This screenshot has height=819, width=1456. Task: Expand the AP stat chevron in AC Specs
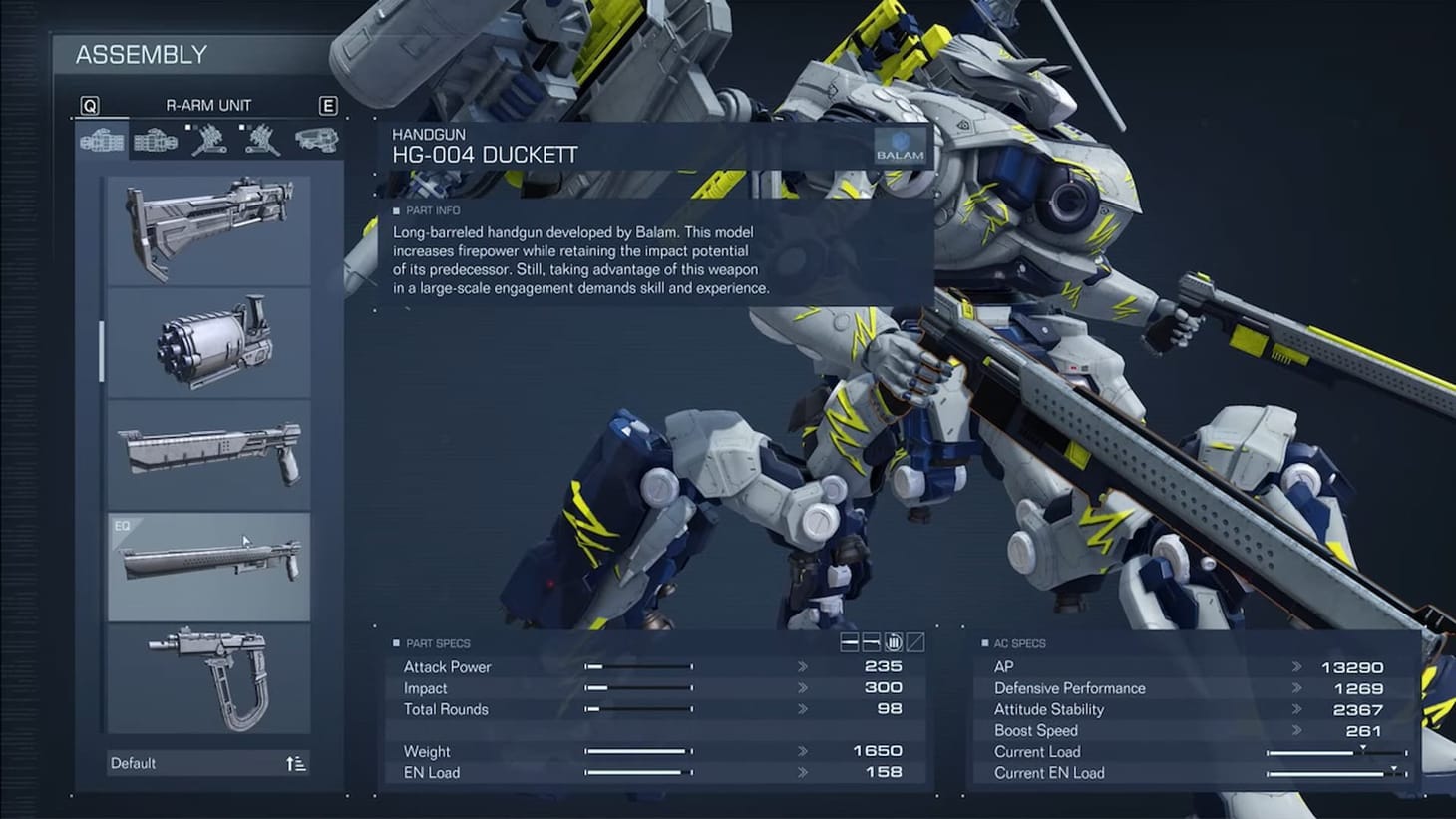click(x=1297, y=666)
